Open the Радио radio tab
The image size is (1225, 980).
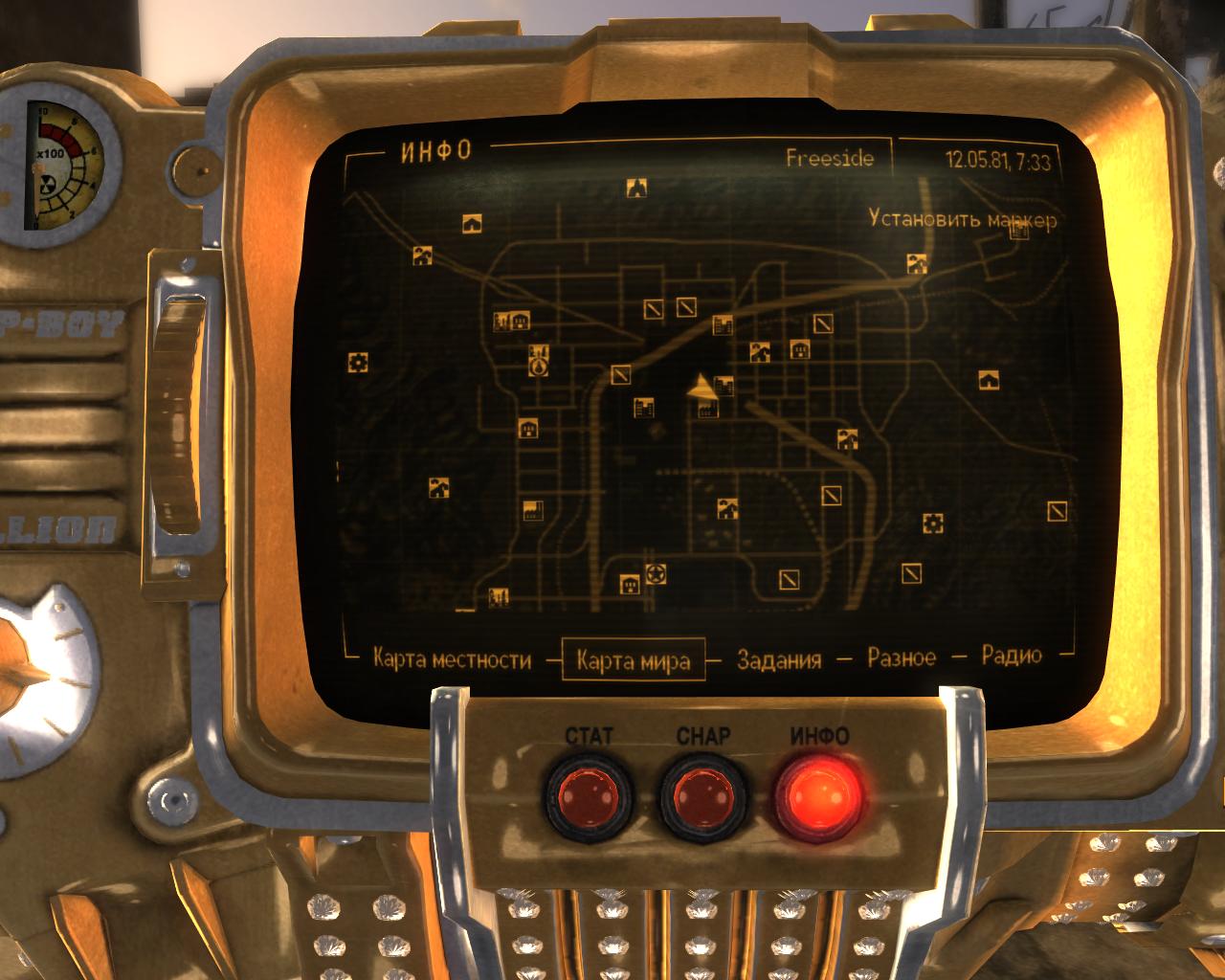tap(1012, 656)
